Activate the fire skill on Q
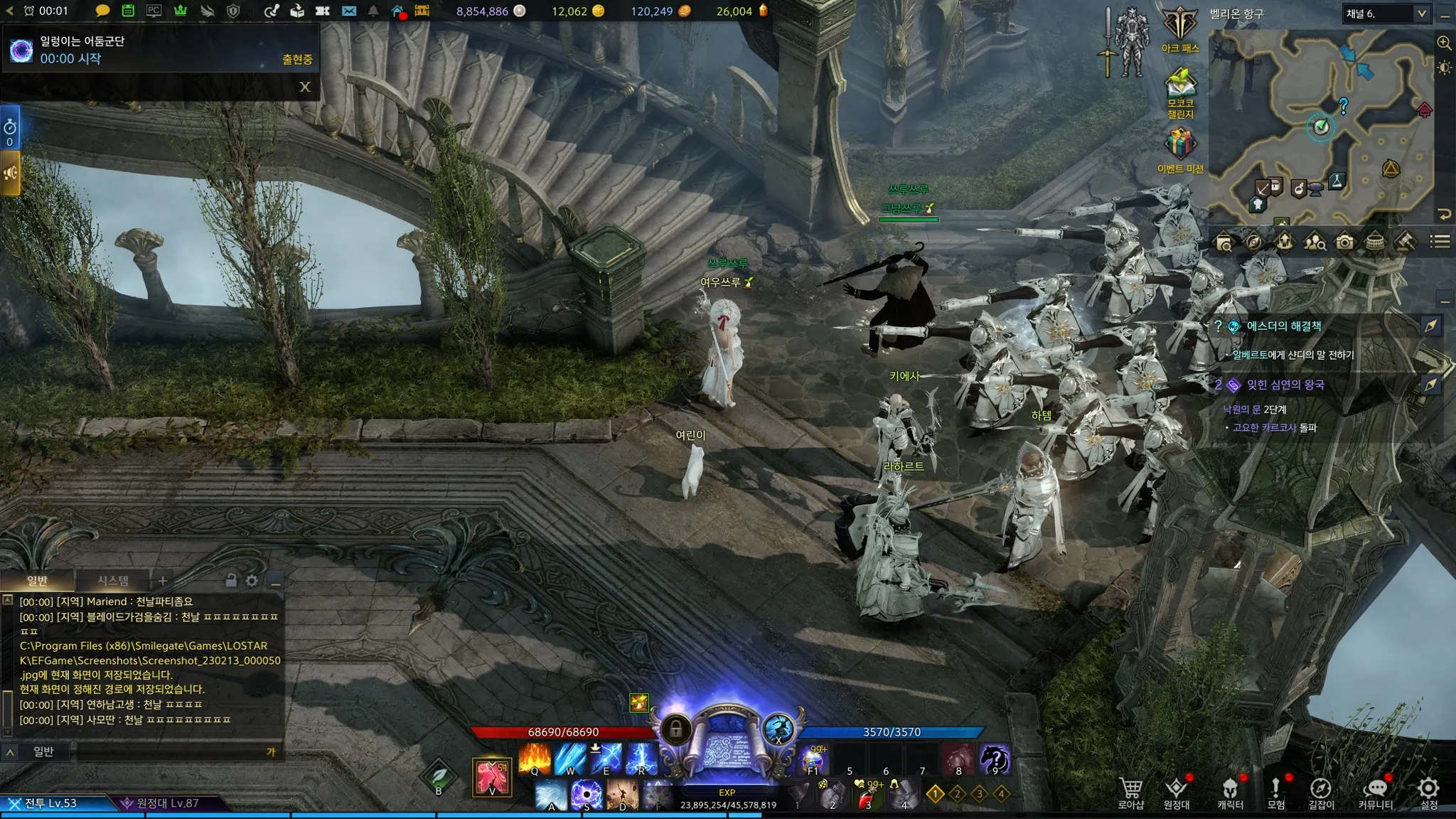The image size is (1456, 819). (534, 759)
